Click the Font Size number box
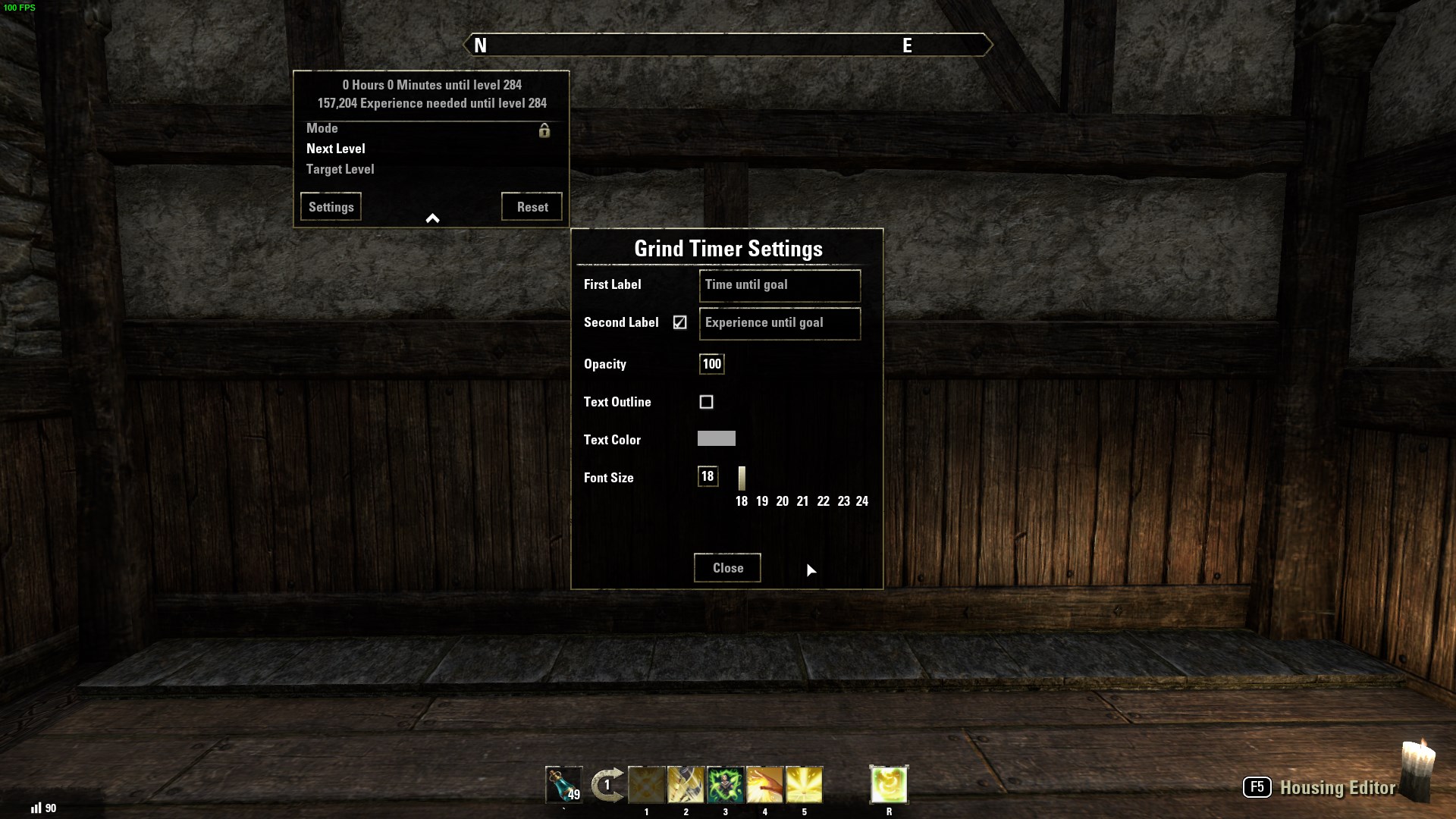Viewport: 1456px width, 819px height. pos(708,476)
